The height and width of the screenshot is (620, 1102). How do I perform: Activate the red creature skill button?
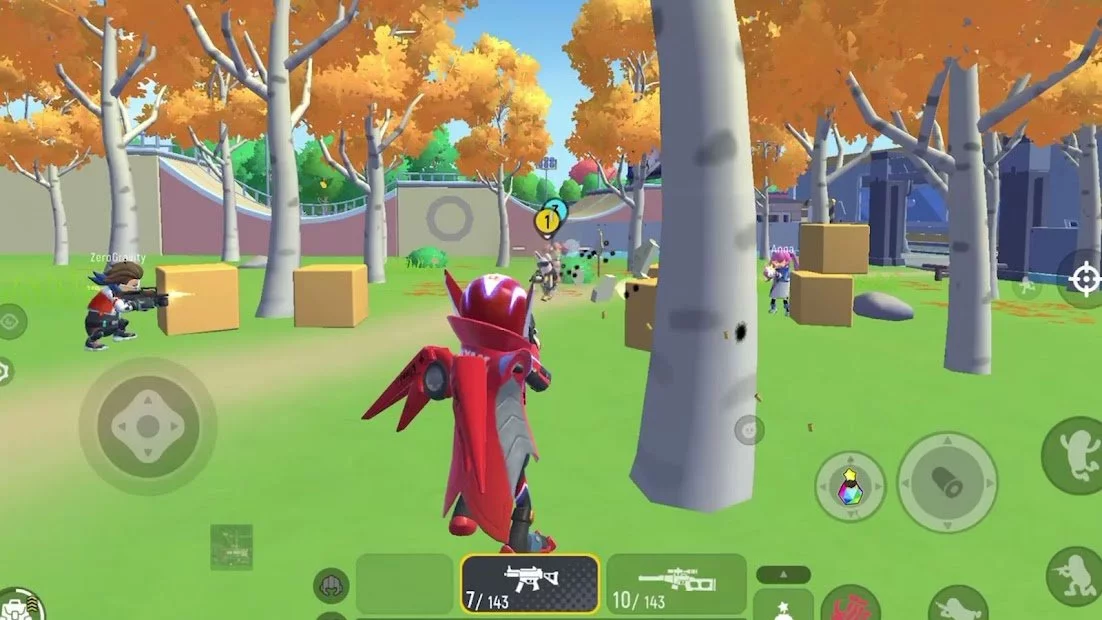(x=850, y=605)
